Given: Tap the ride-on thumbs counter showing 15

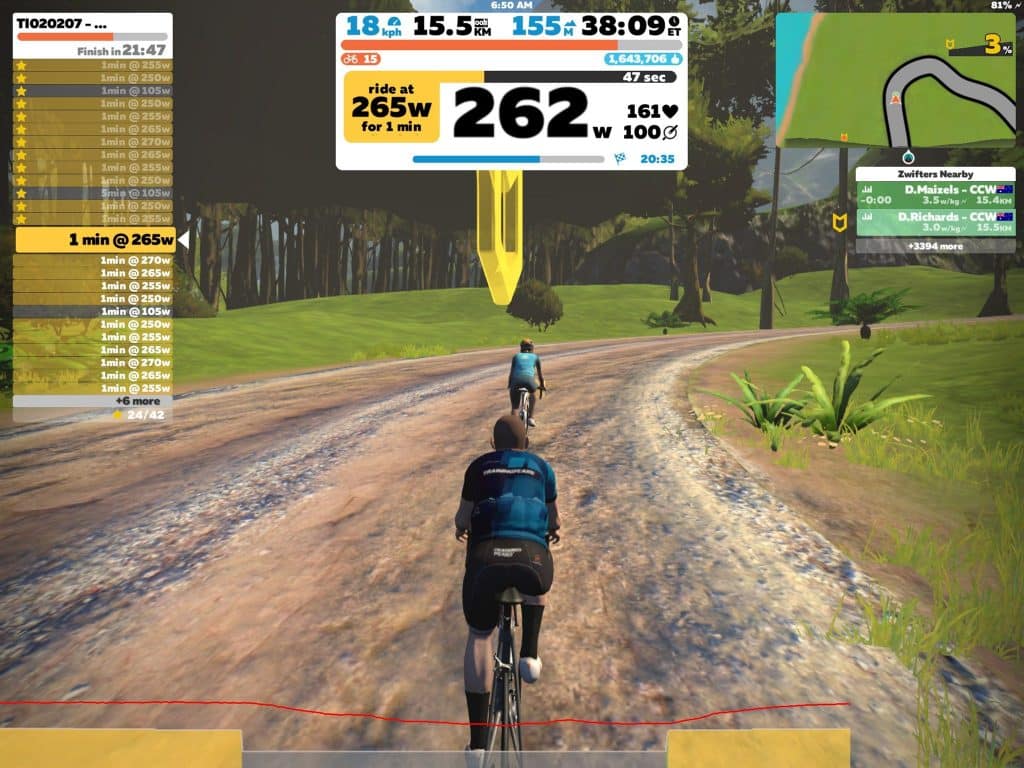Looking at the screenshot, I should click(360, 59).
